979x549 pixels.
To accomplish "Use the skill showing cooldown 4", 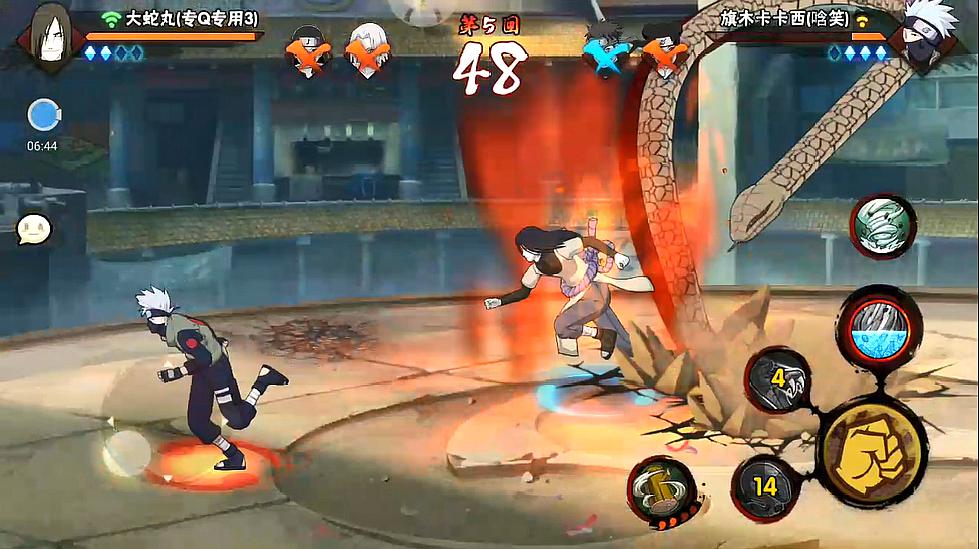I will pyautogui.click(x=779, y=381).
